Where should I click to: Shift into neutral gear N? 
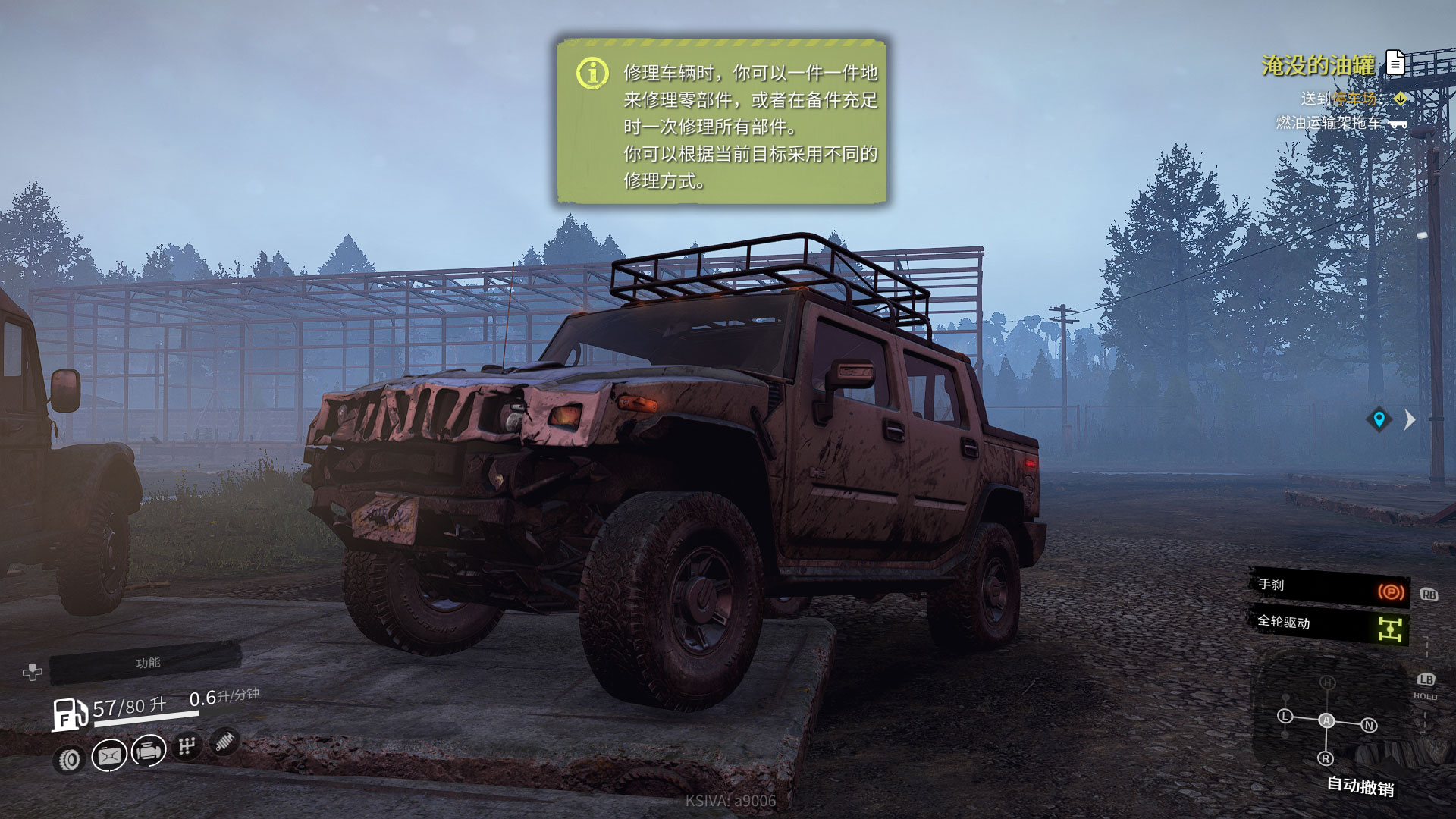pyautogui.click(x=1369, y=726)
